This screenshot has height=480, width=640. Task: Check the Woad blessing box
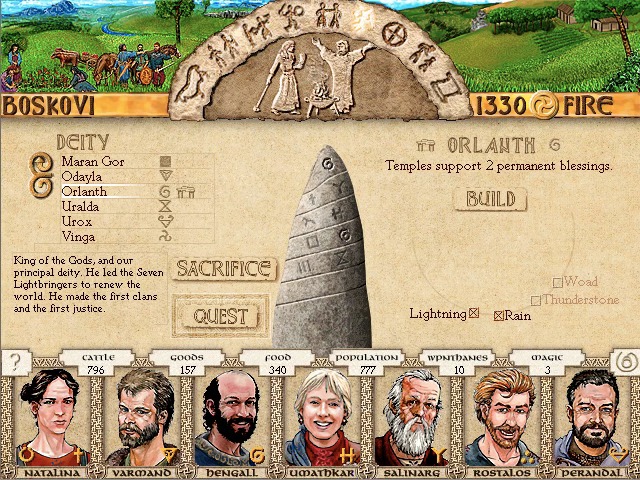(558, 283)
